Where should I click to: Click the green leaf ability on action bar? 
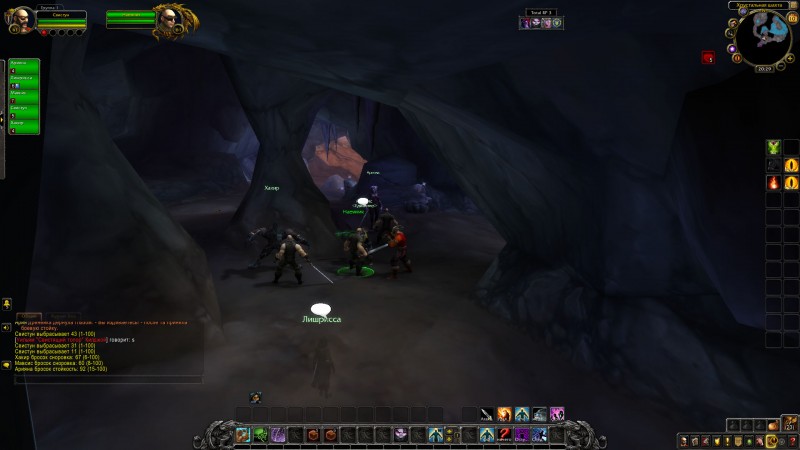pyautogui.click(x=260, y=434)
